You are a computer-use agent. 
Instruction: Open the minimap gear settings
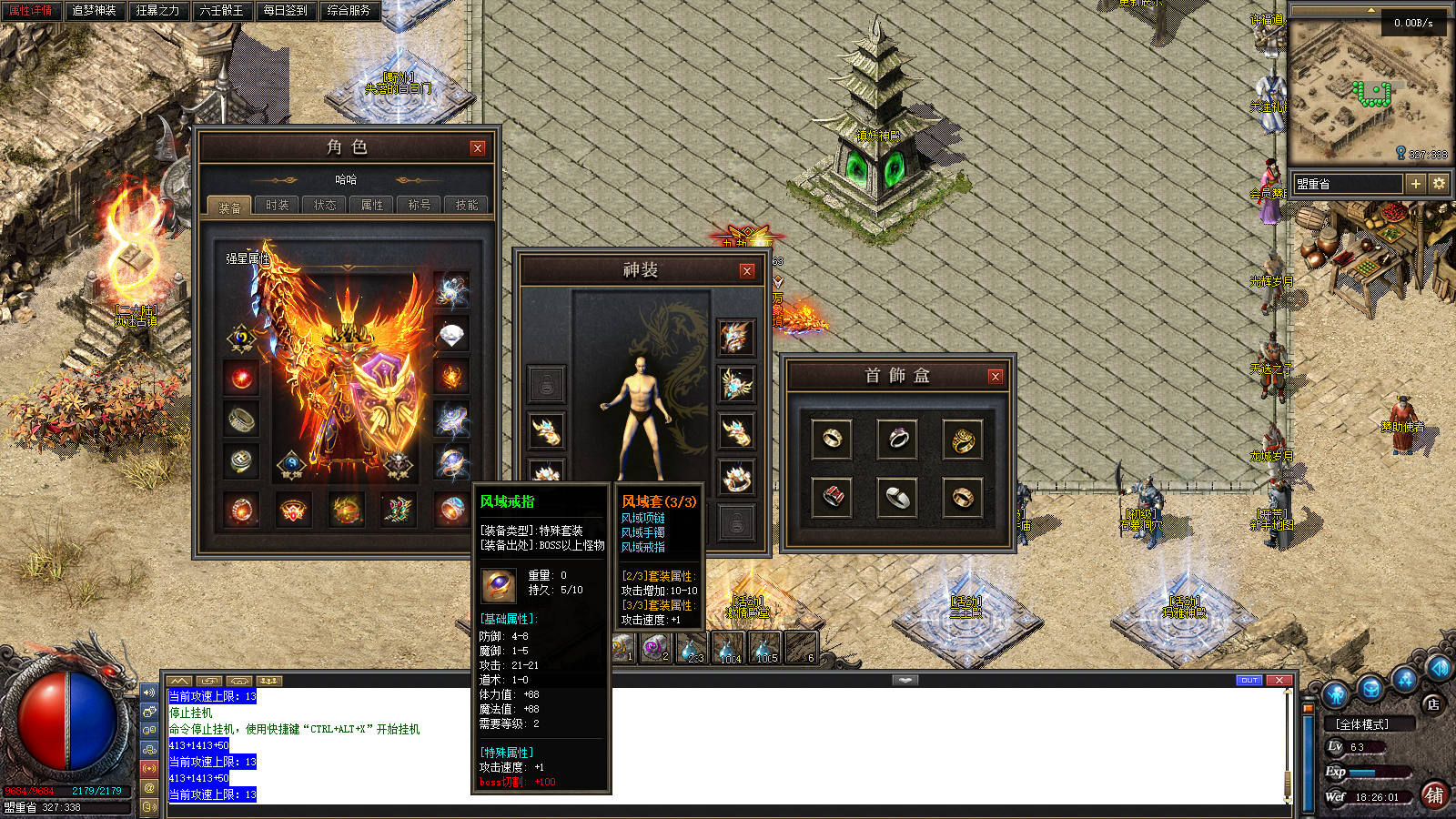[1439, 184]
